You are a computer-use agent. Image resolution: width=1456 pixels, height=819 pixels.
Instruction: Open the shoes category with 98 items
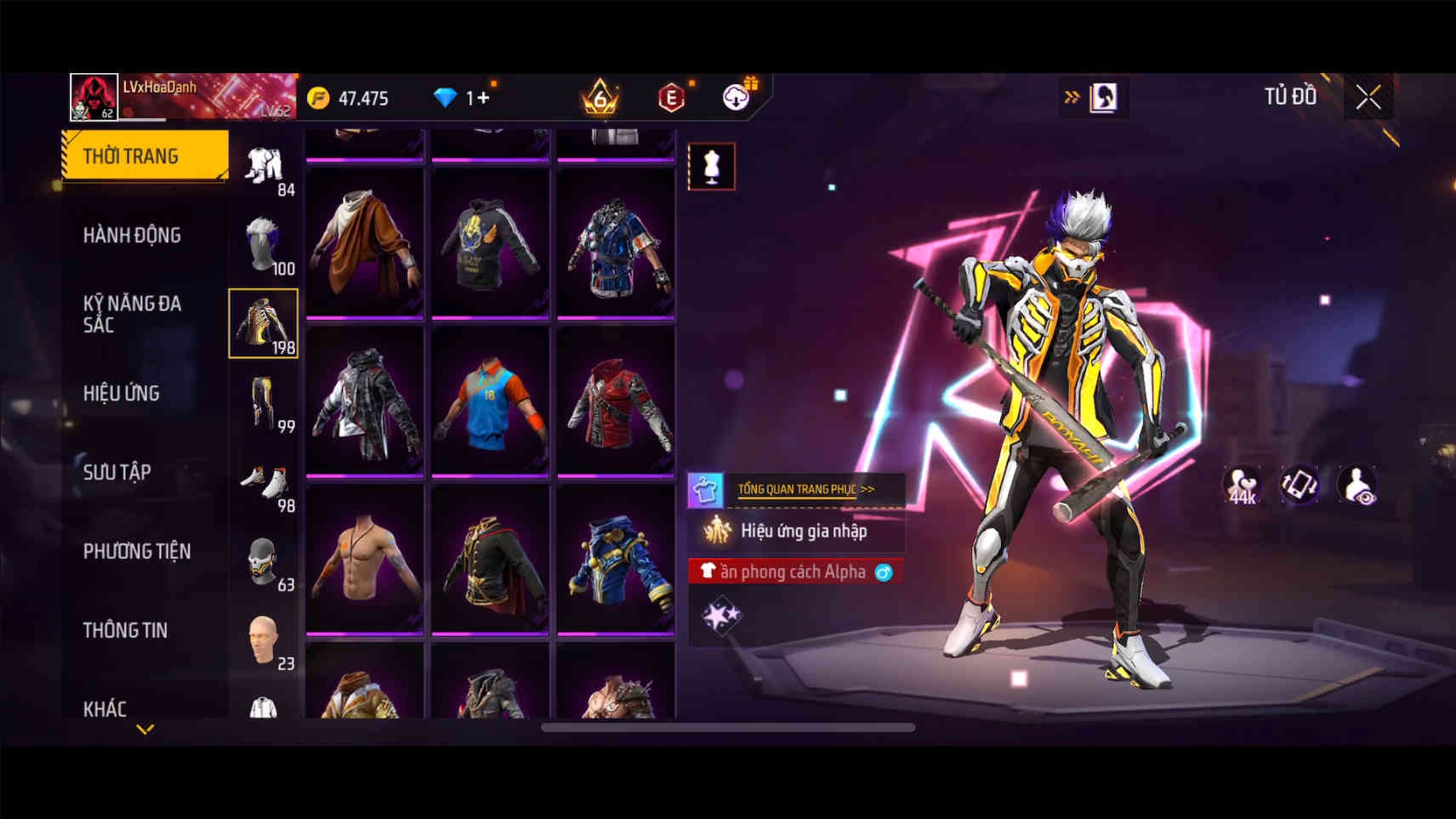click(264, 482)
